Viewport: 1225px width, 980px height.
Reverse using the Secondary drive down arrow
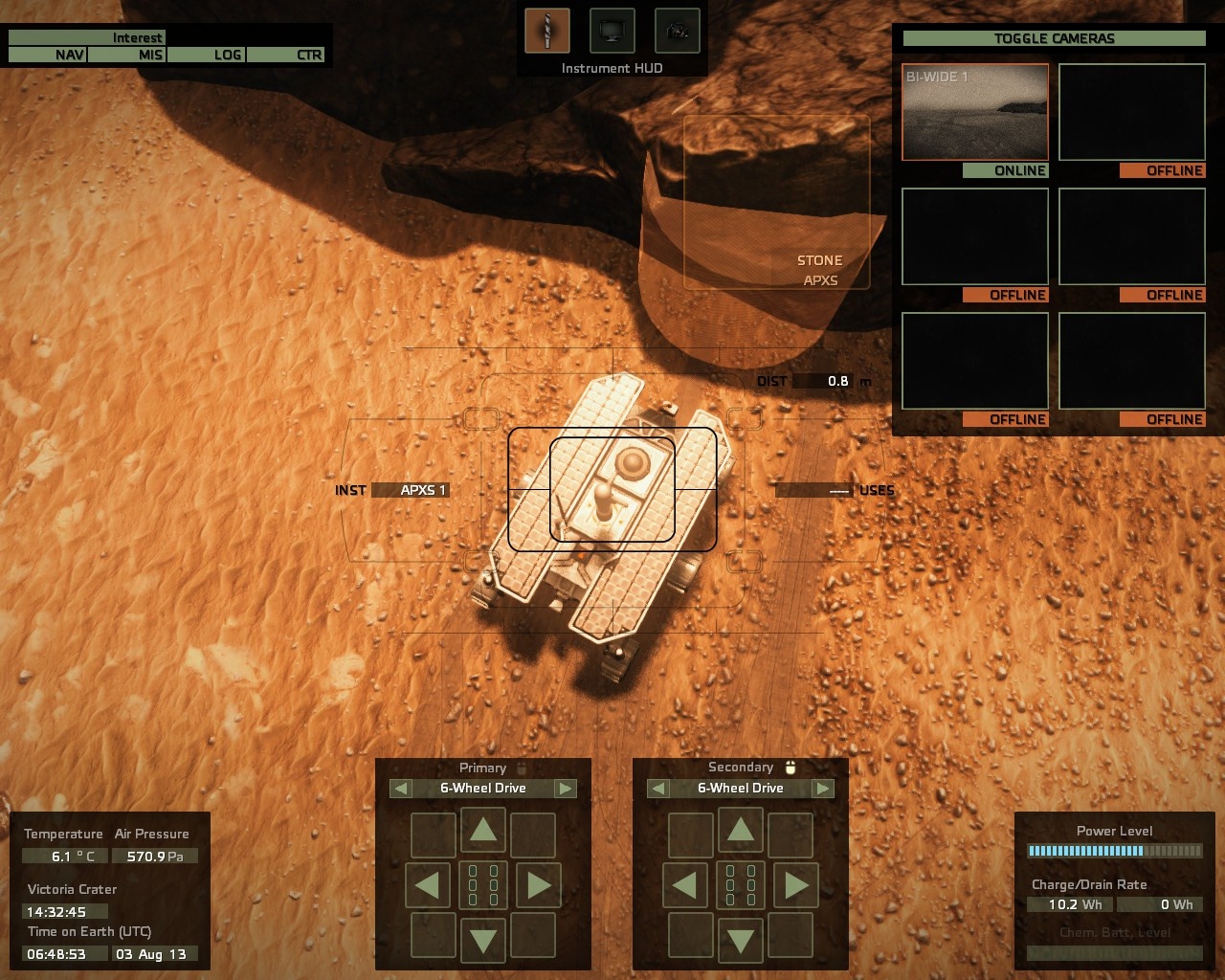741,941
